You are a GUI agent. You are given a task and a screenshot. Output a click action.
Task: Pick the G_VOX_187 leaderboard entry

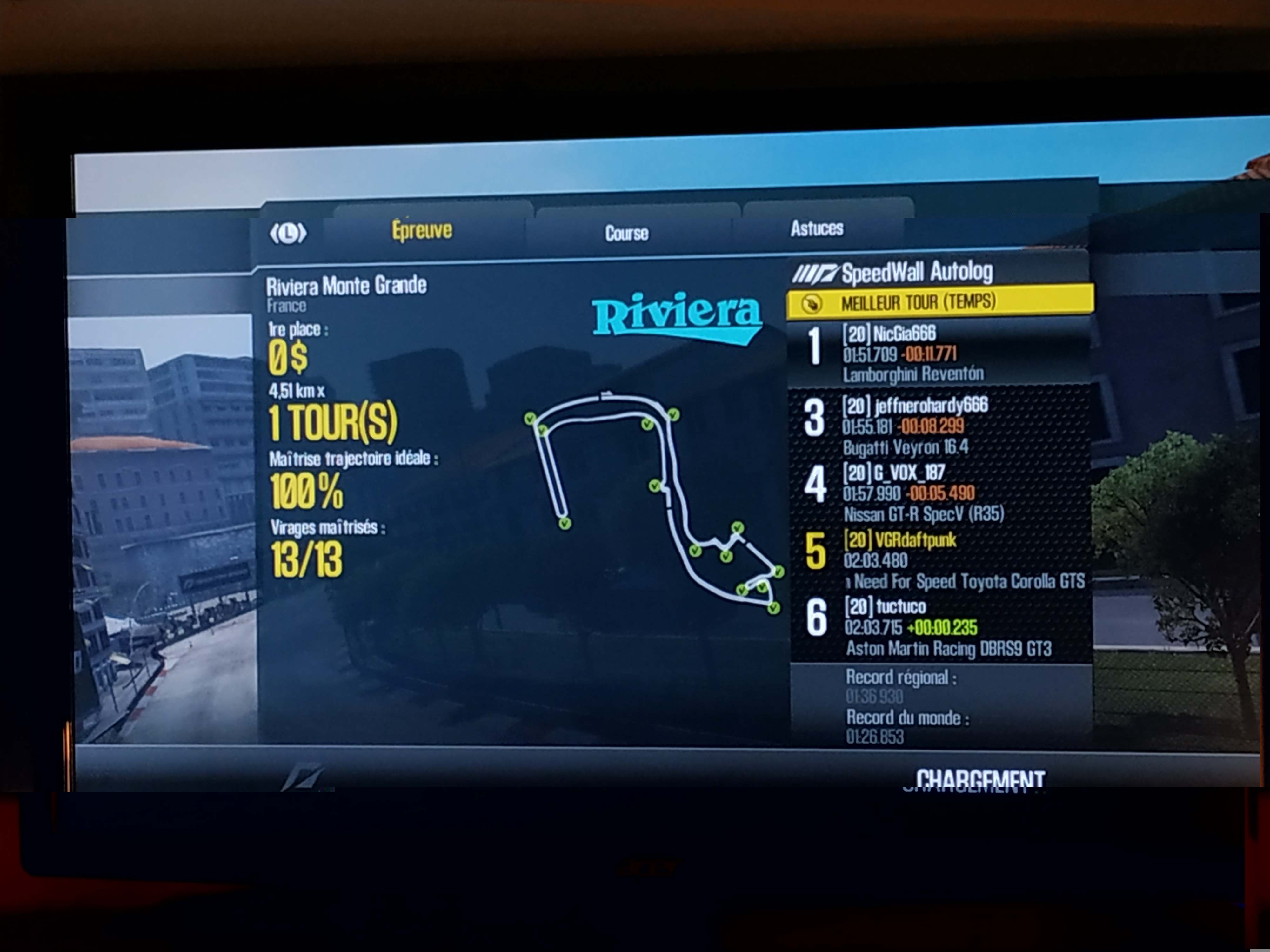point(939,493)
